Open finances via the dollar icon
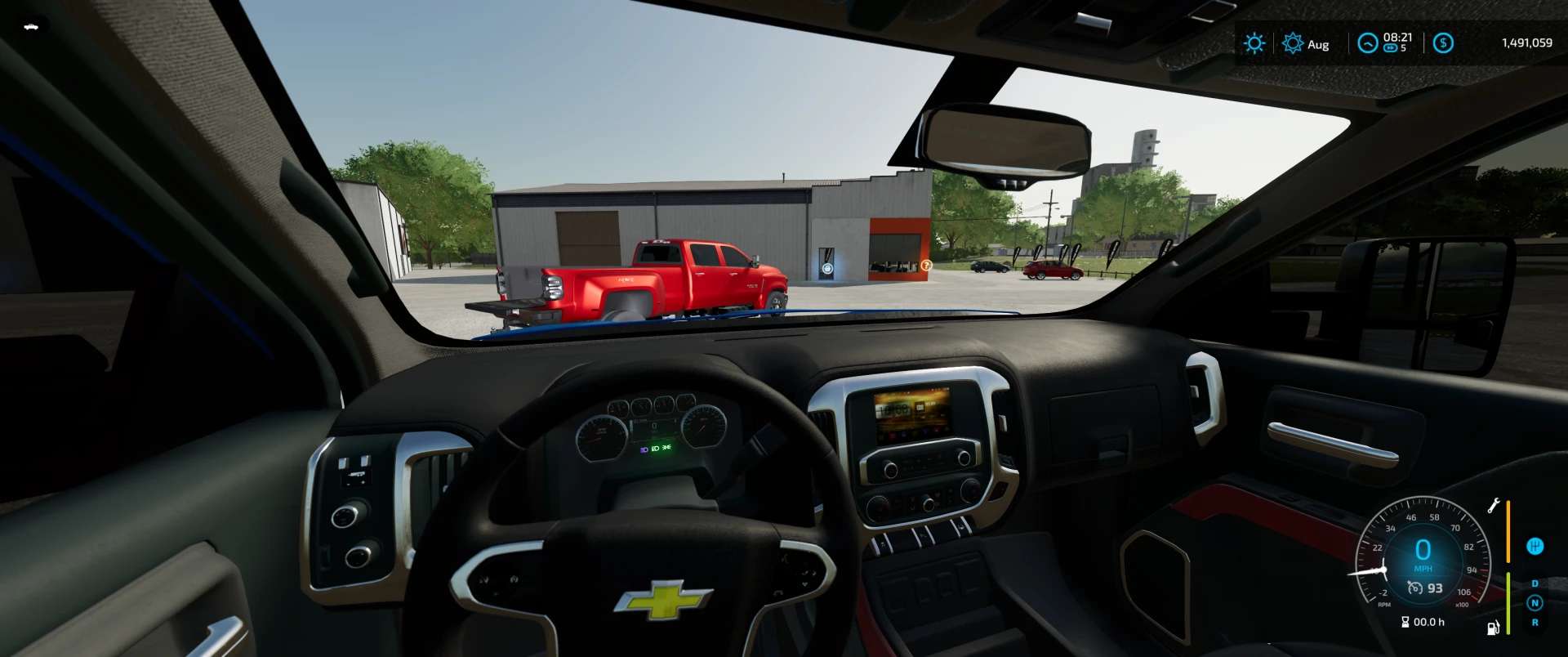 (x=1443, y=43)
